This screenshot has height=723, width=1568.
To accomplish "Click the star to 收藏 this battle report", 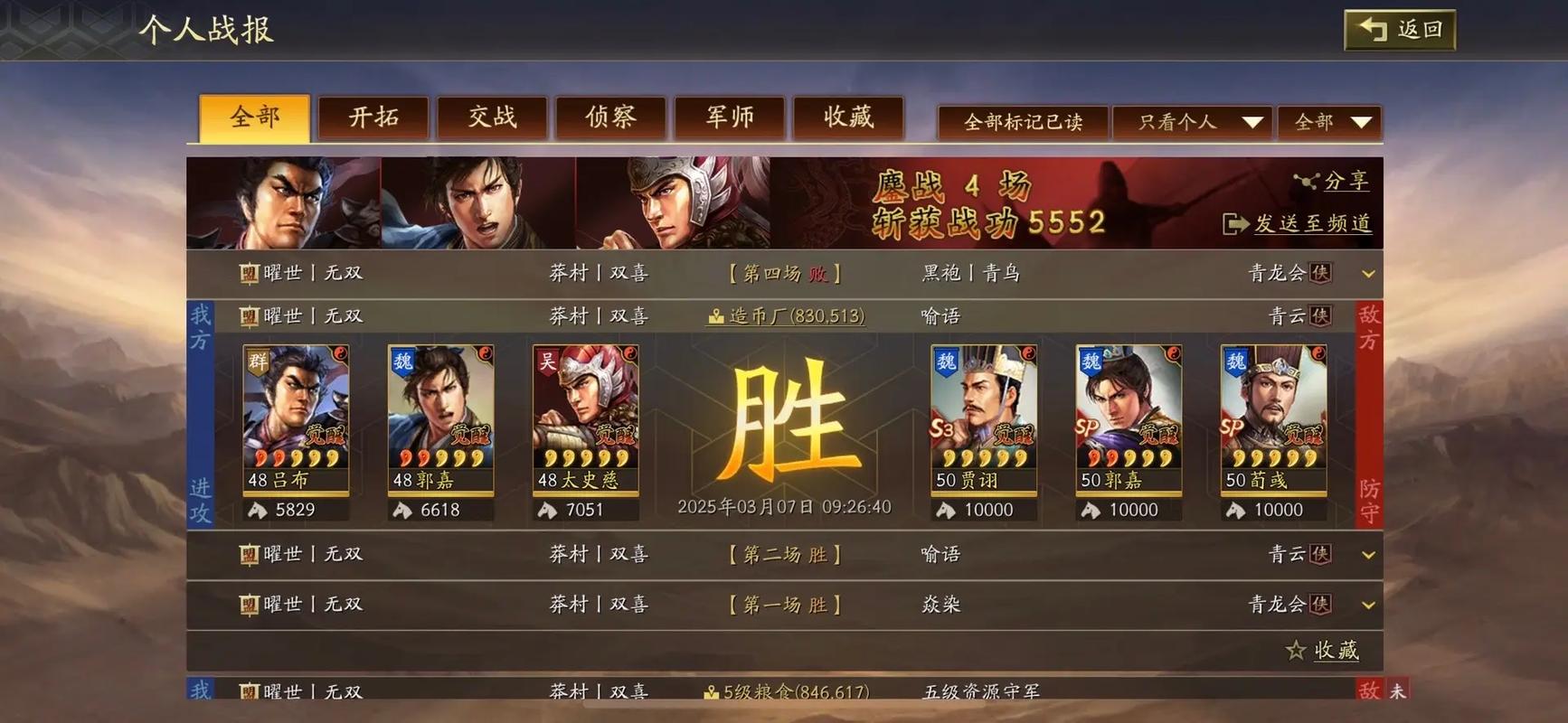I will click(1294, 650).
